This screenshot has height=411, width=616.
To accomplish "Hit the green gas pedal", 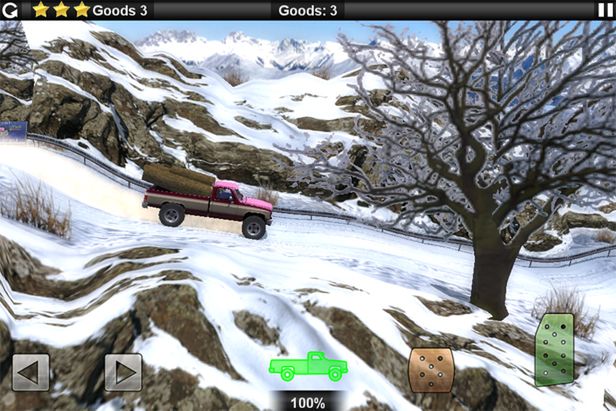I will click(554, 349).
